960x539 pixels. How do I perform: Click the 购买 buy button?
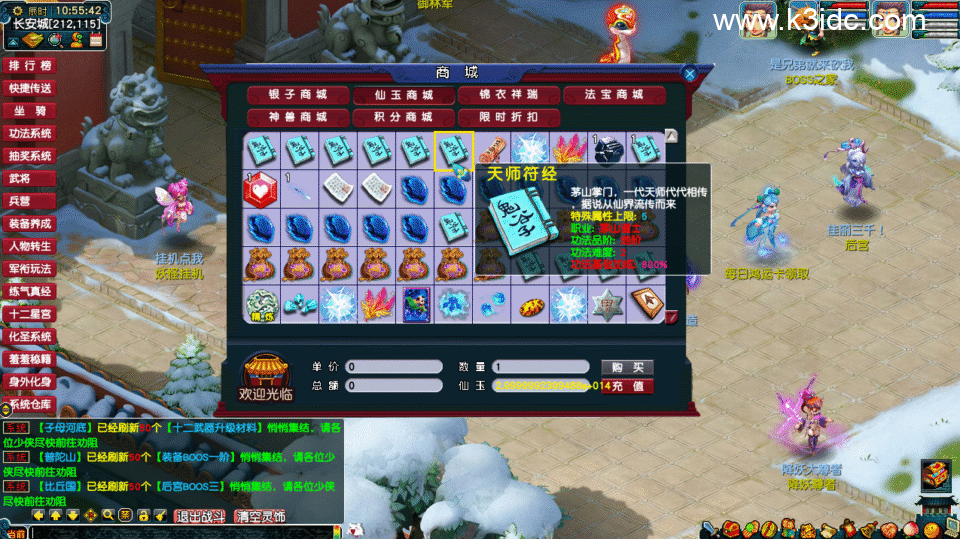click(626, 367)
